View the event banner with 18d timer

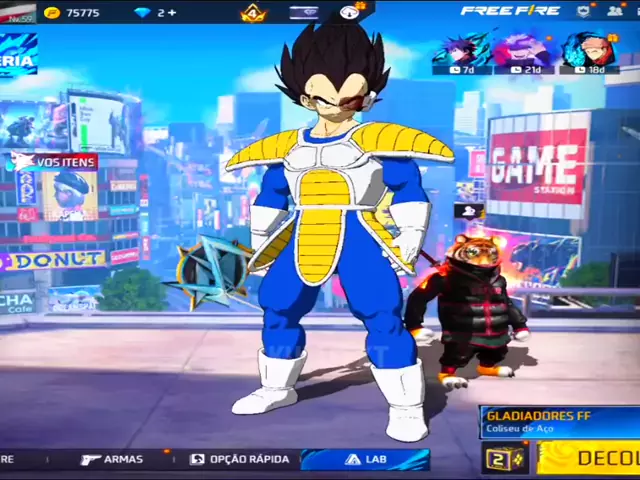[x=588, y=52]
